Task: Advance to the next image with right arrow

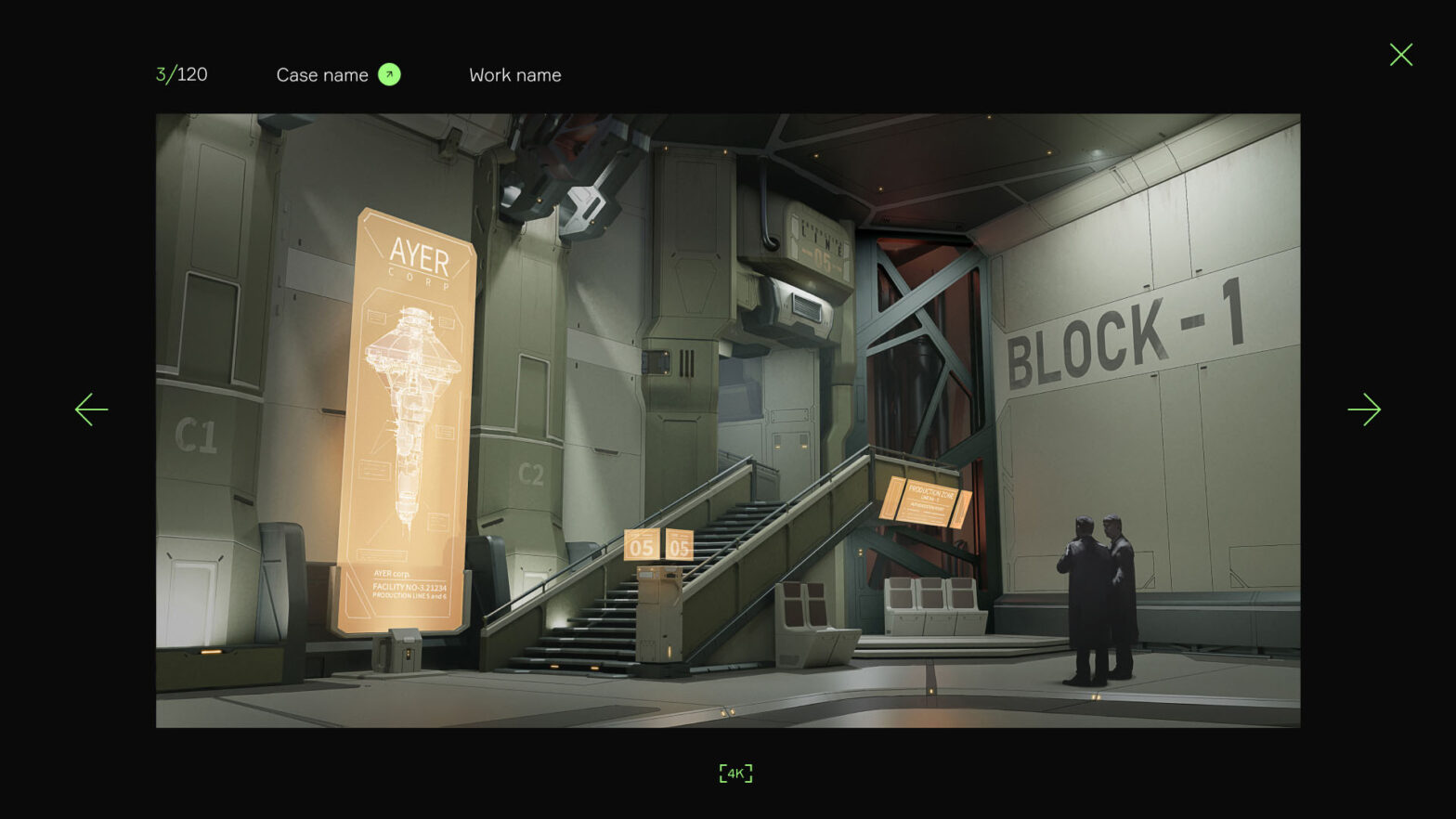Action: click(x=1364, y=409)
